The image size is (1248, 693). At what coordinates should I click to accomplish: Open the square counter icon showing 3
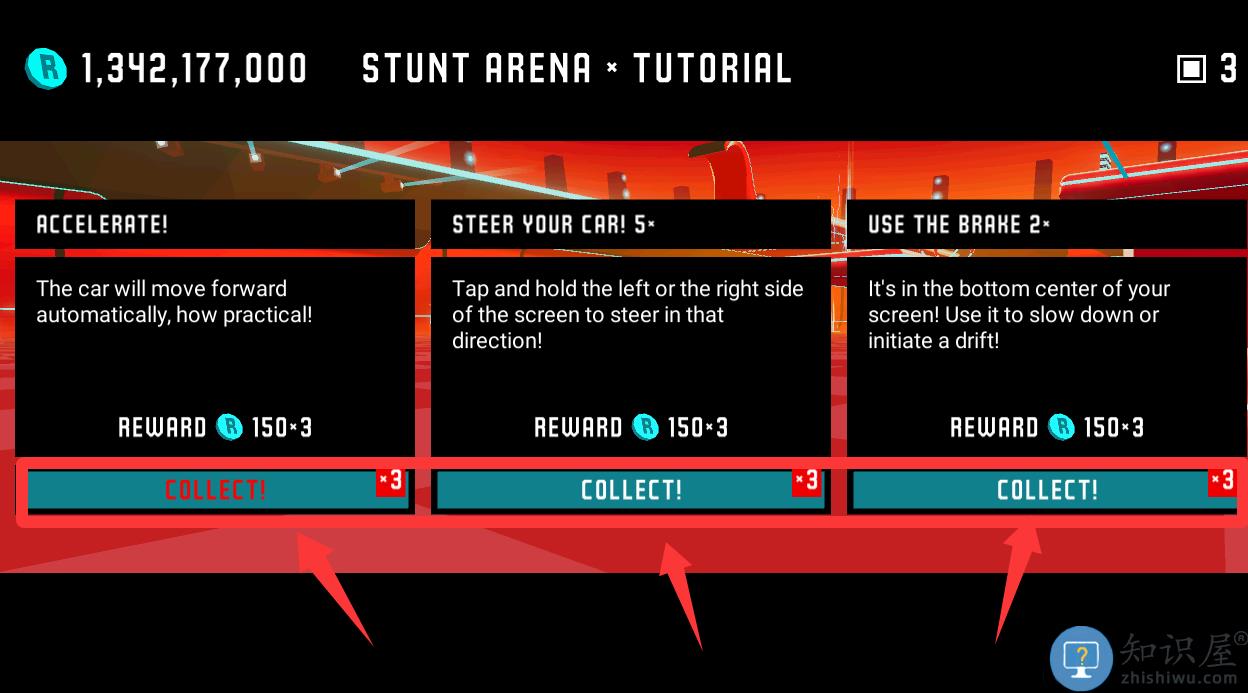[x=1192, y=69]
